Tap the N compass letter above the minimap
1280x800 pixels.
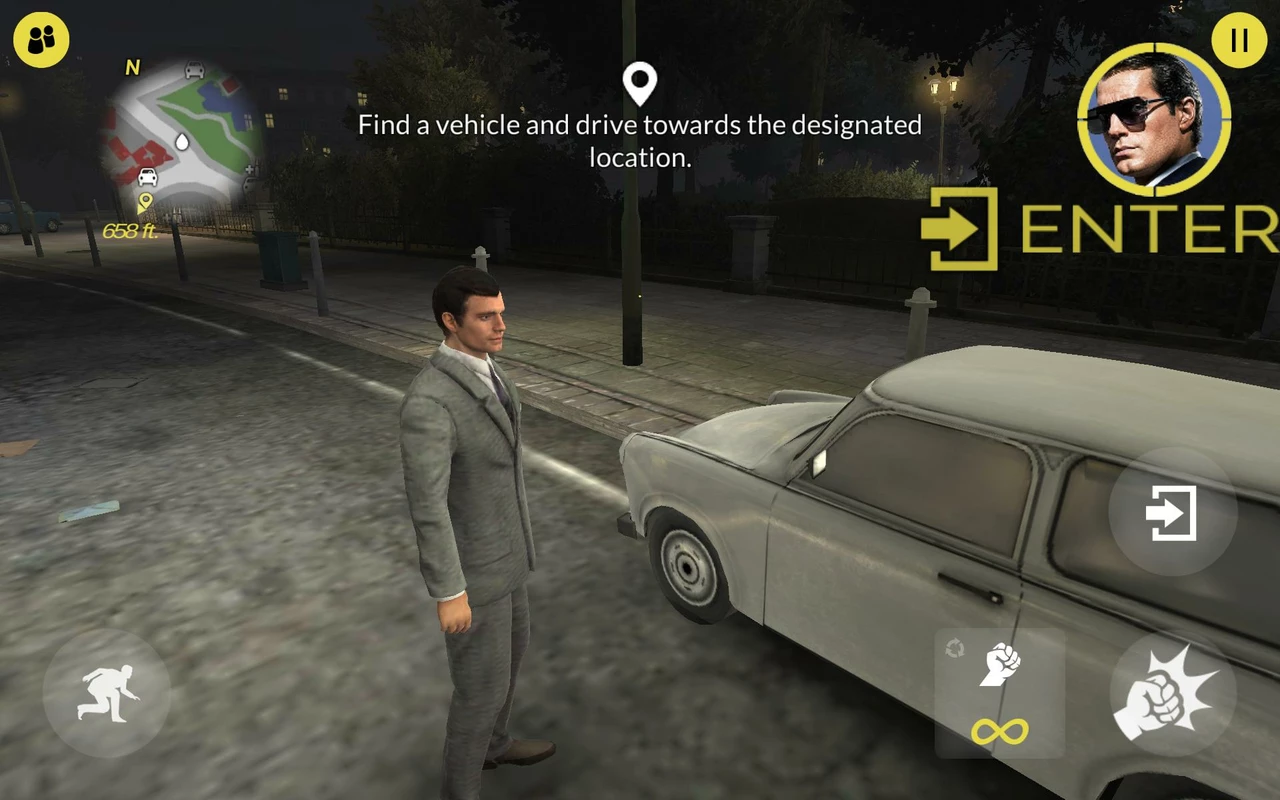tap(131, 66)
